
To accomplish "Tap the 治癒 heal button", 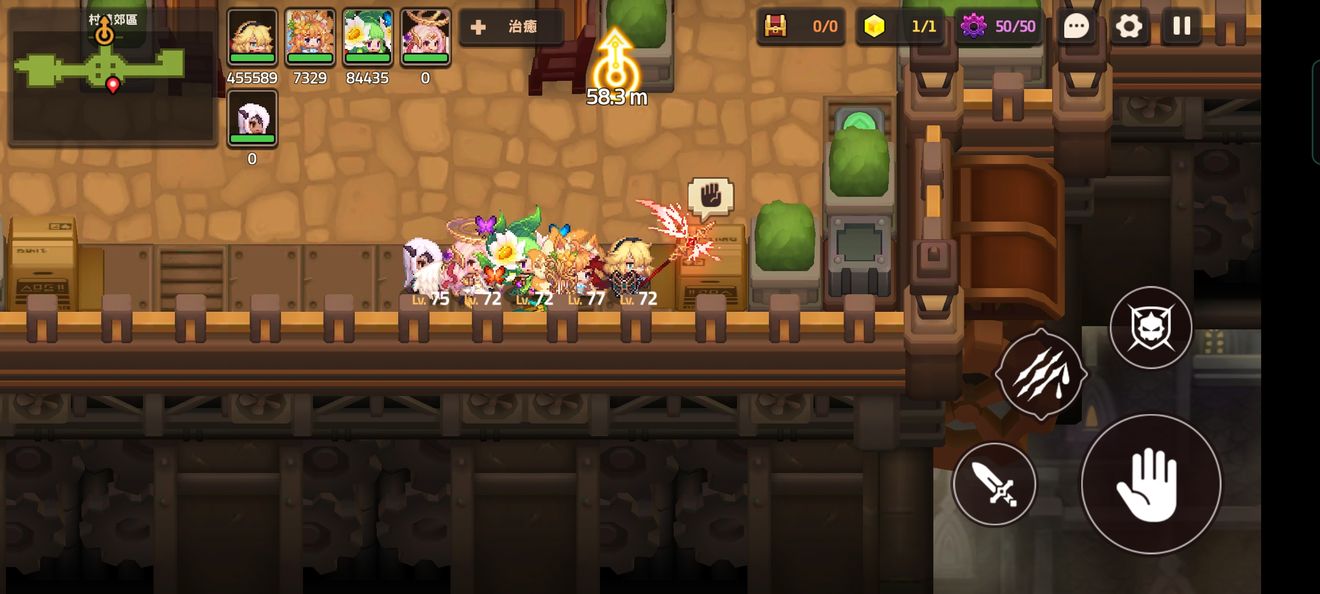I will pos(510,27).
